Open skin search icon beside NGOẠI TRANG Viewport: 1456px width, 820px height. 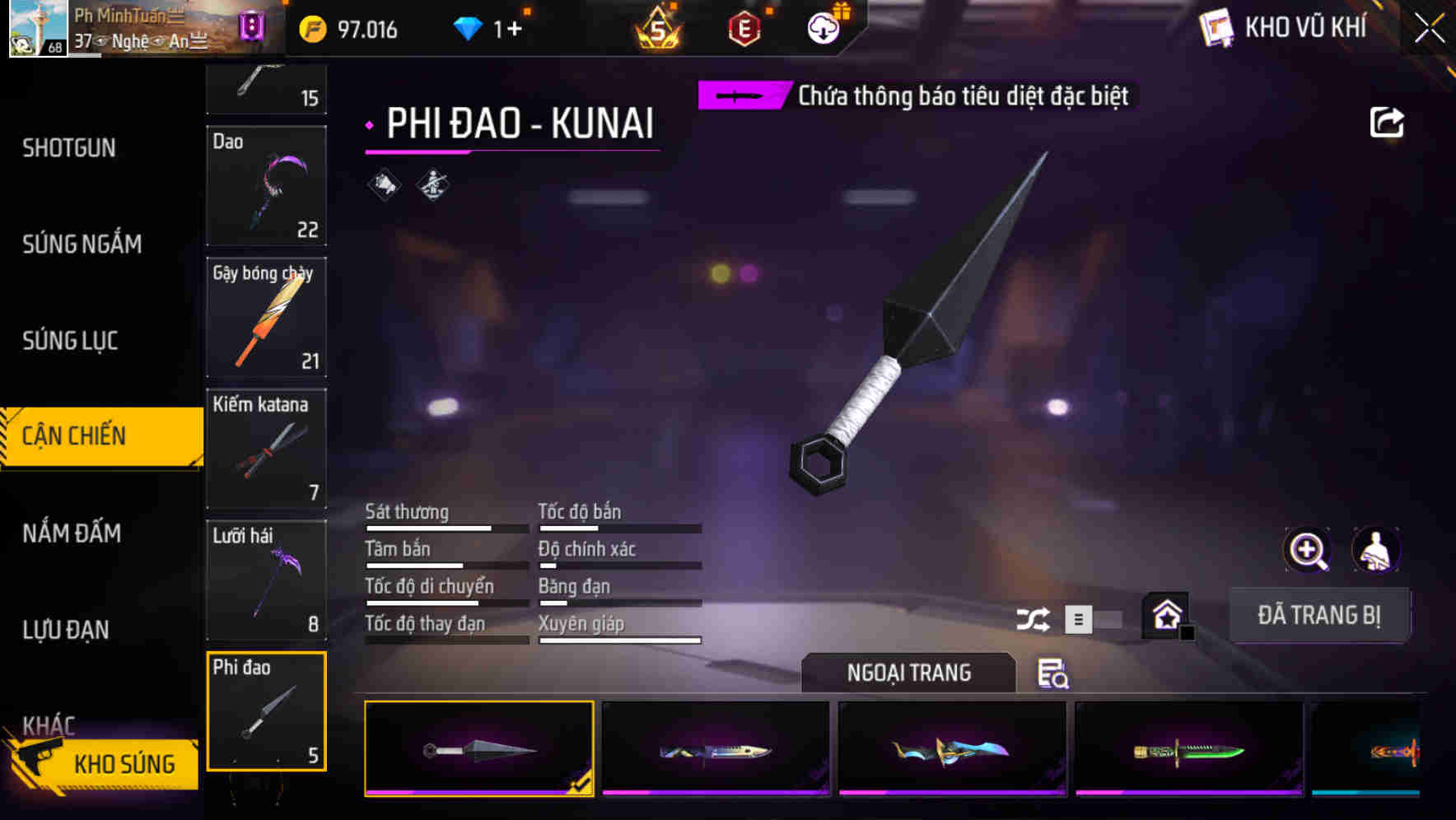click(1052, 675)
